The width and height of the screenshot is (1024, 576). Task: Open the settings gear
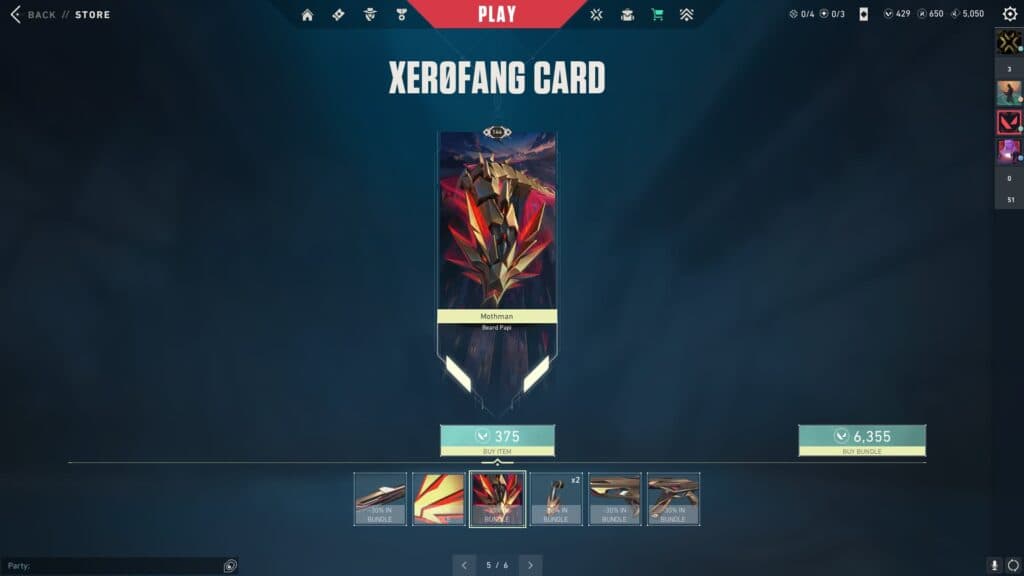tap(1009, 14)
